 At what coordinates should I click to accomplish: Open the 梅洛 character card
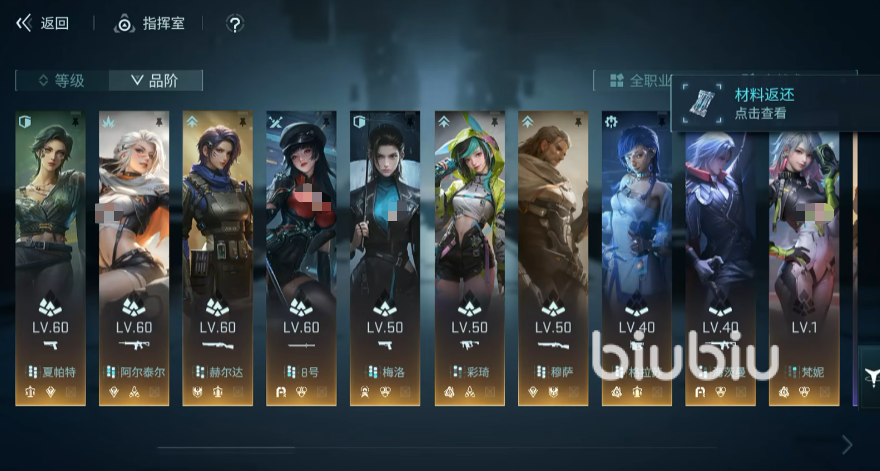[x=385, y=258]
